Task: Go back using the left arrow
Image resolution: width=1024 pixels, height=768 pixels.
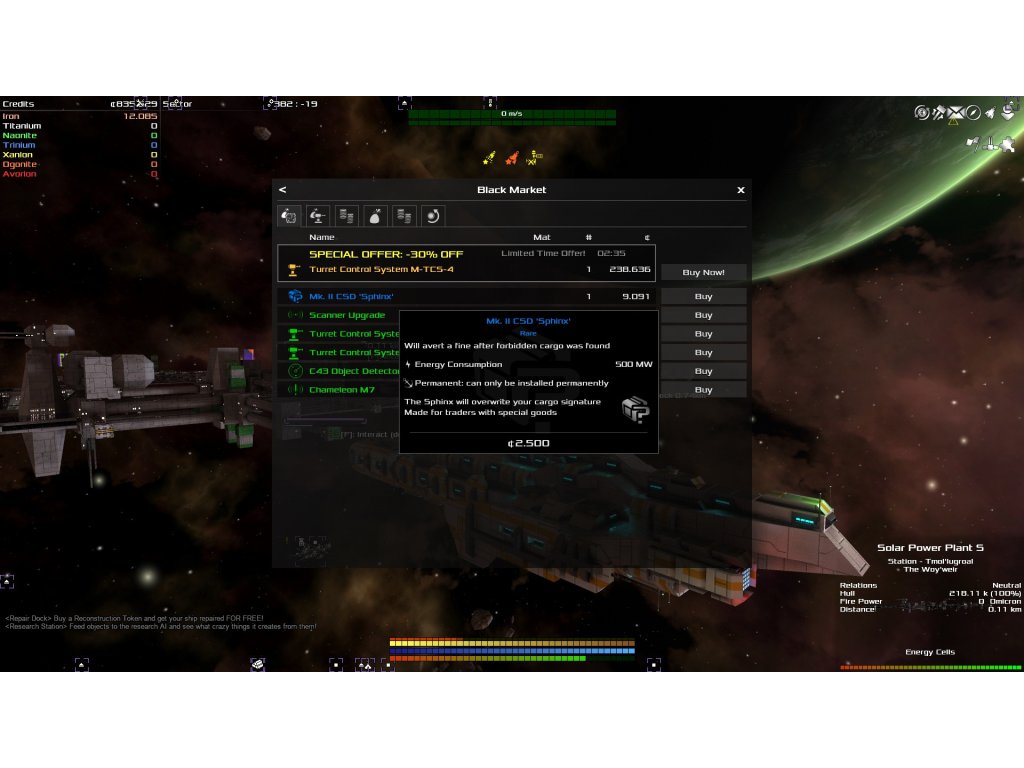Action: [283, 190]
